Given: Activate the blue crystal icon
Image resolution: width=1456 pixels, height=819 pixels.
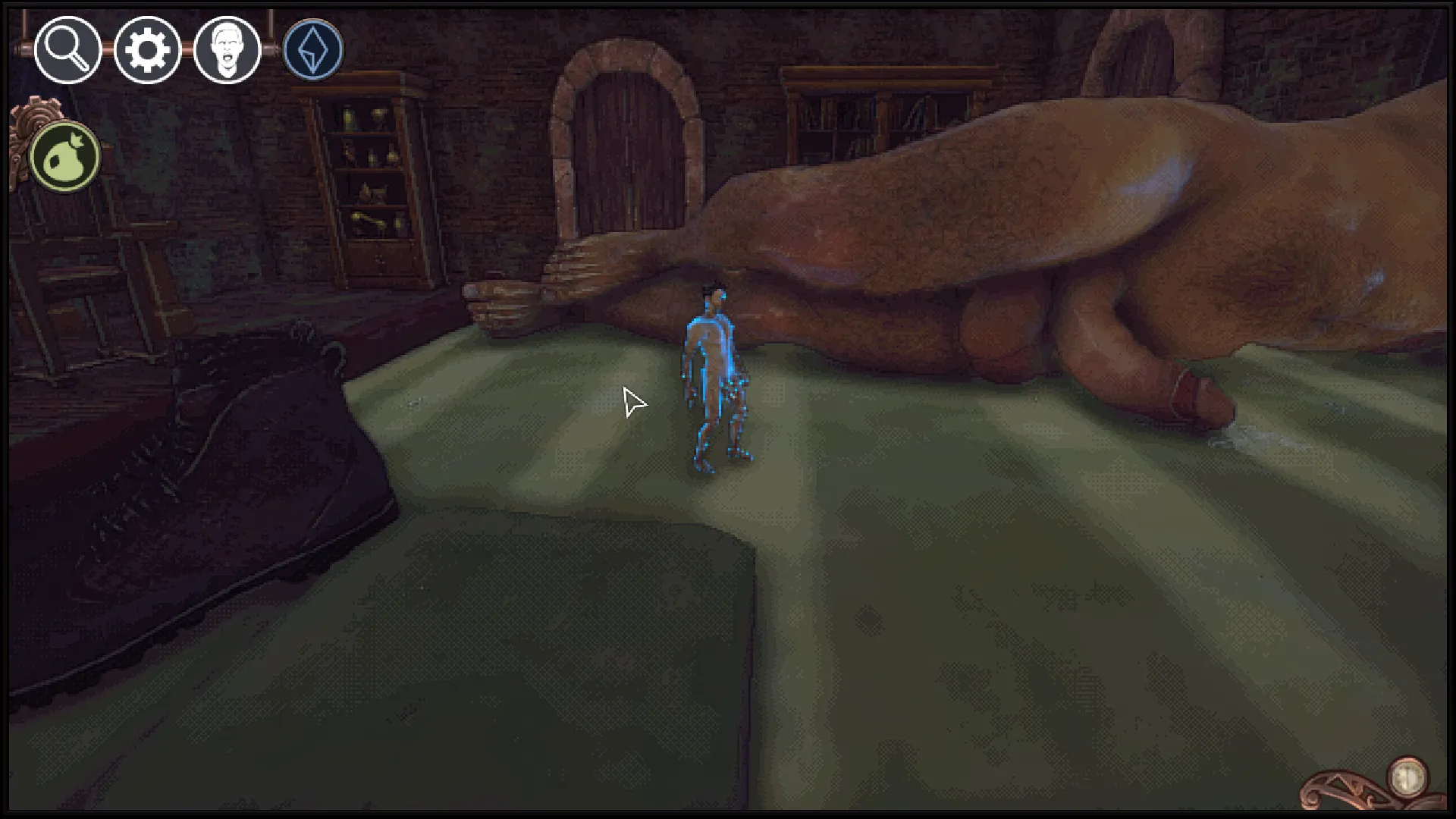Looking at the screenshot, I should [x=313, y=50].
